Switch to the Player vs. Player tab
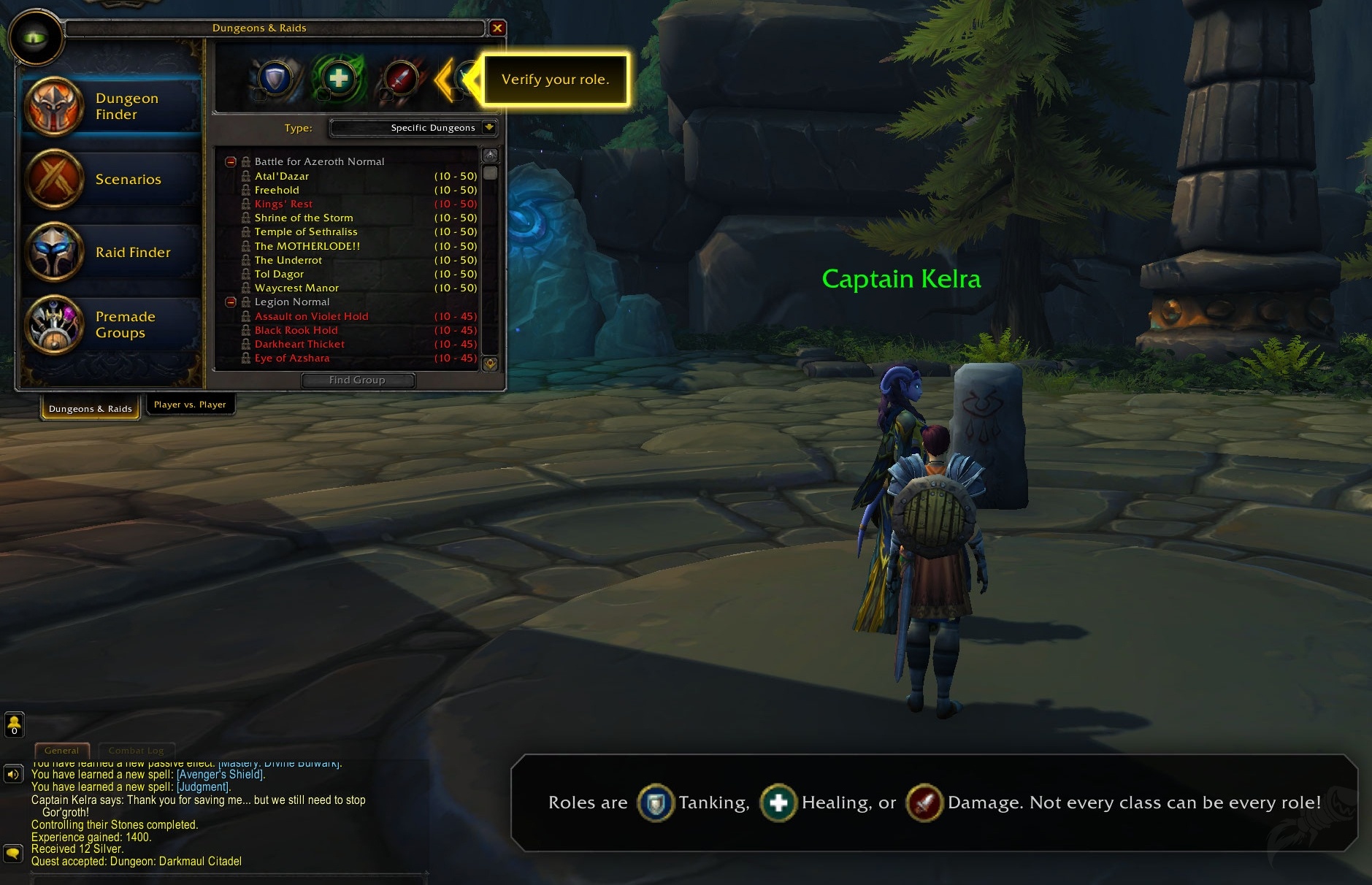 (190, 405)
